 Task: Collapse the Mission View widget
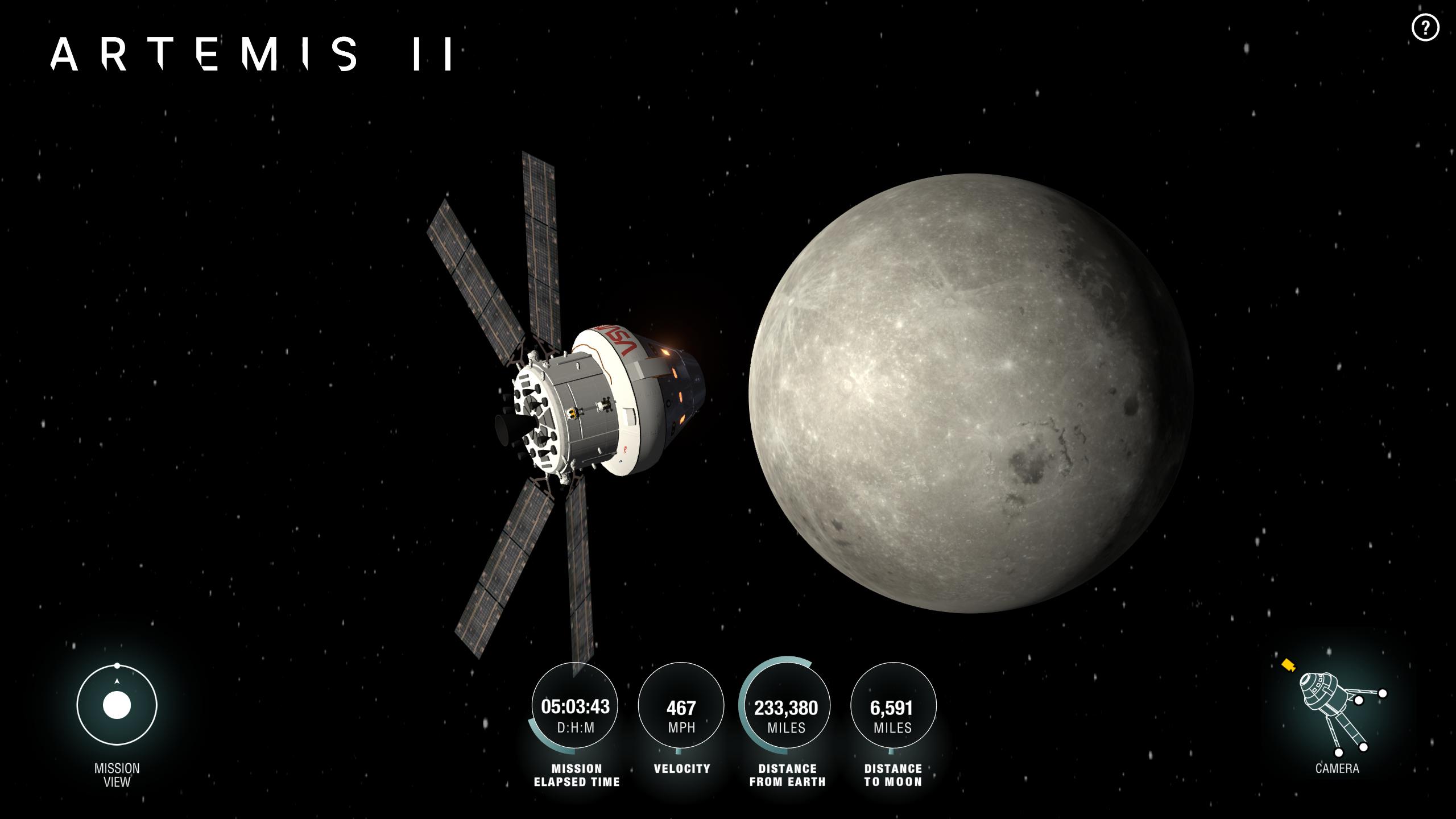pyautogui.click(x=117, y=705)
